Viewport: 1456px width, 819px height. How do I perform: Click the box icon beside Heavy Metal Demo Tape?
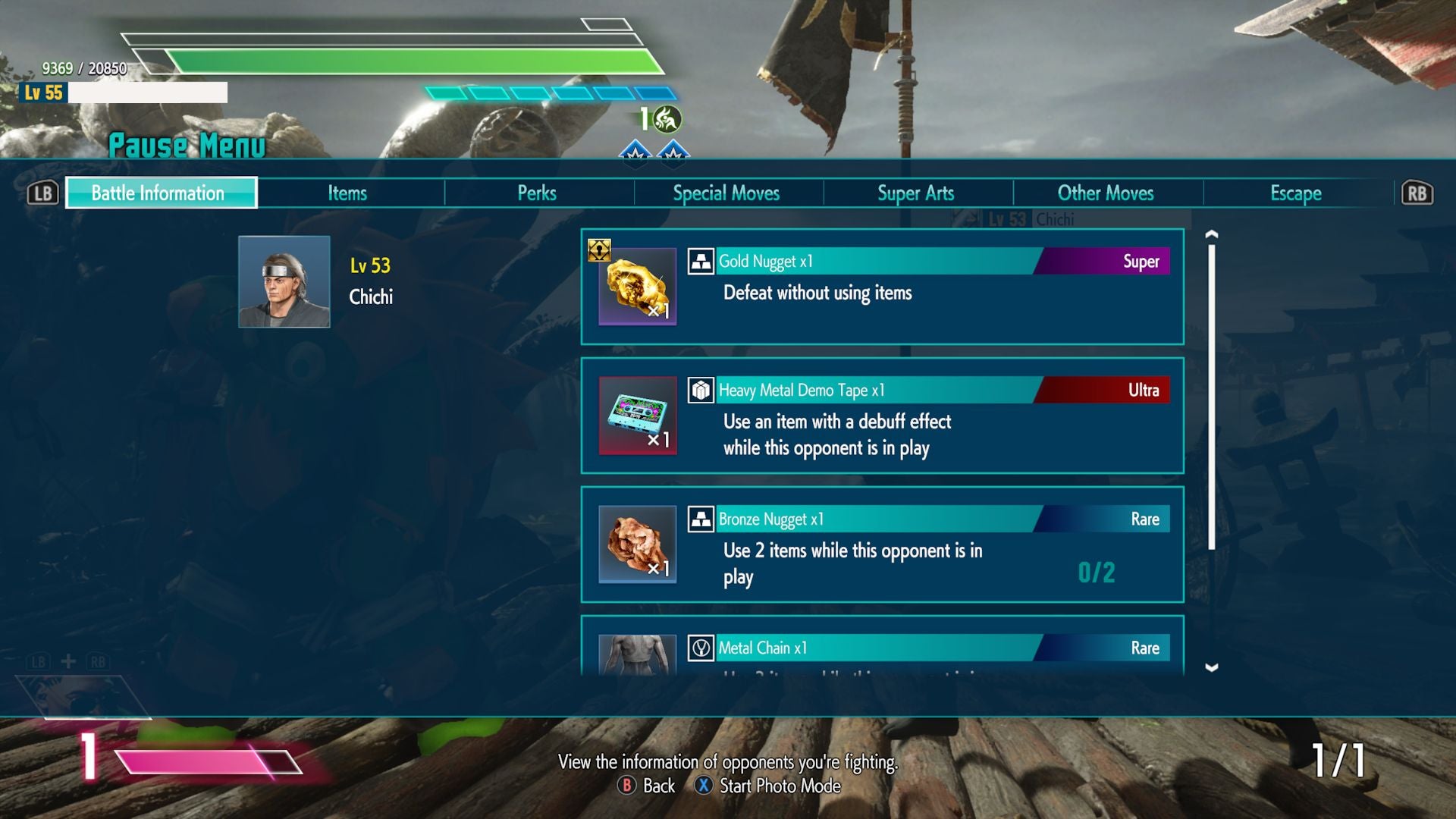click(701, 391)
